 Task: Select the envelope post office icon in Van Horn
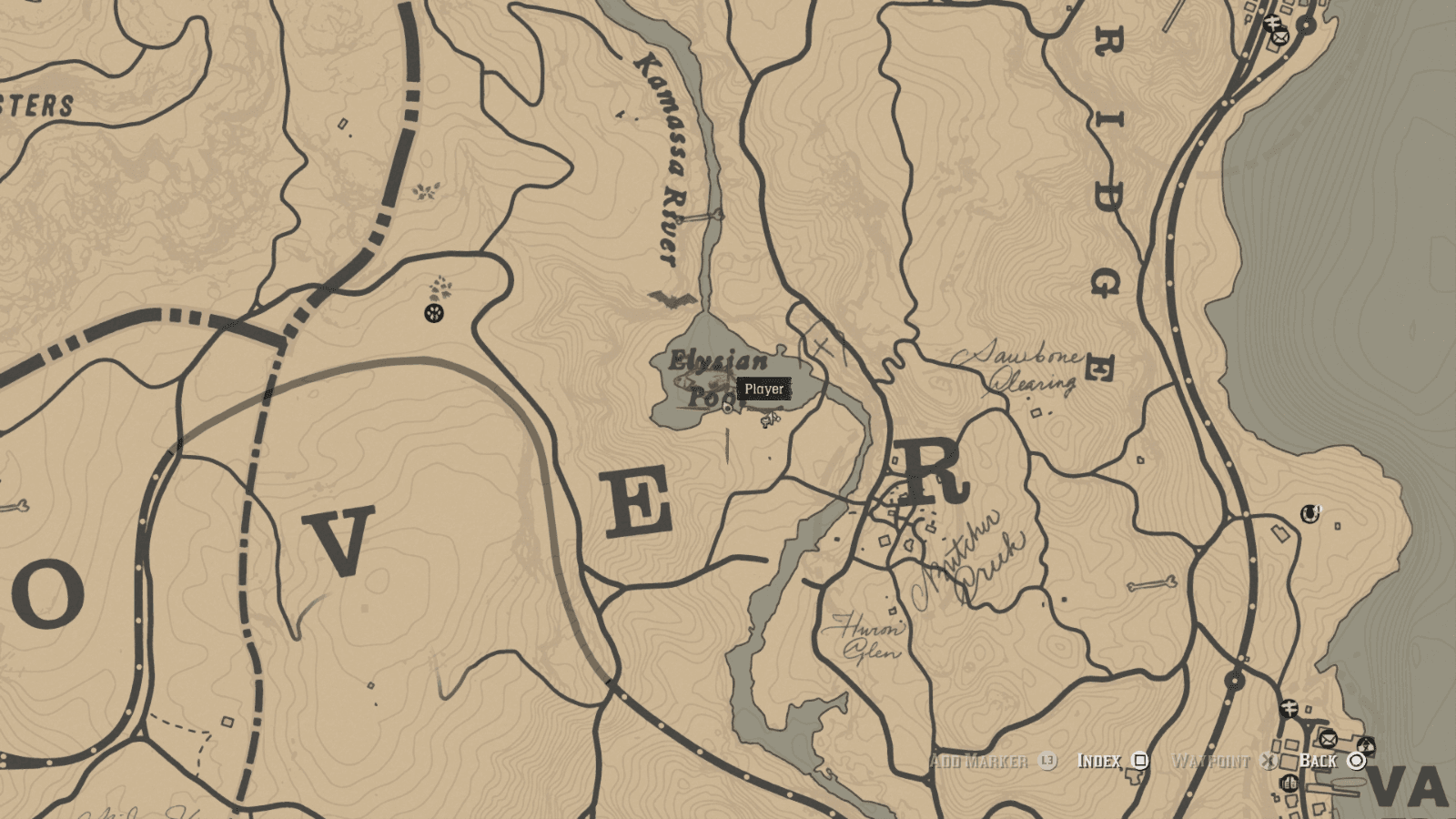1328,739
